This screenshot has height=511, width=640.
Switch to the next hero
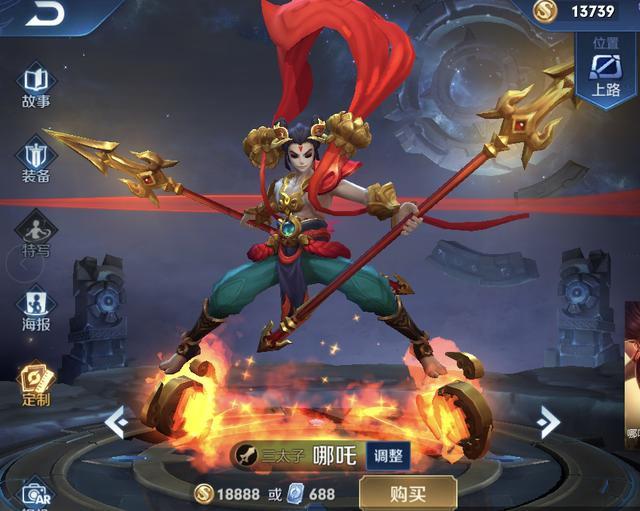(x=547, y=422)
